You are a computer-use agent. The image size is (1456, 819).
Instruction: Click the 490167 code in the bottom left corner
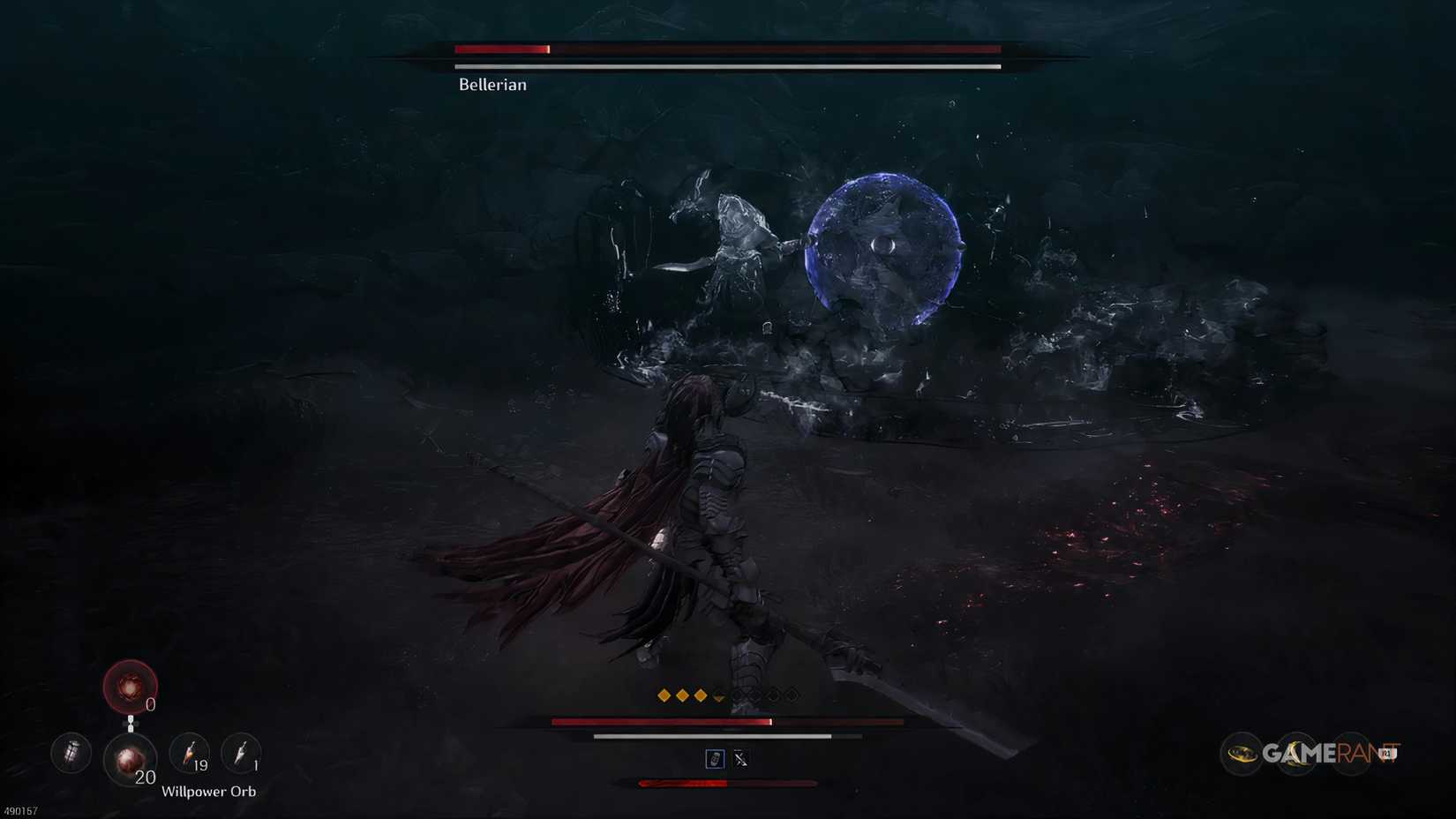19,809
